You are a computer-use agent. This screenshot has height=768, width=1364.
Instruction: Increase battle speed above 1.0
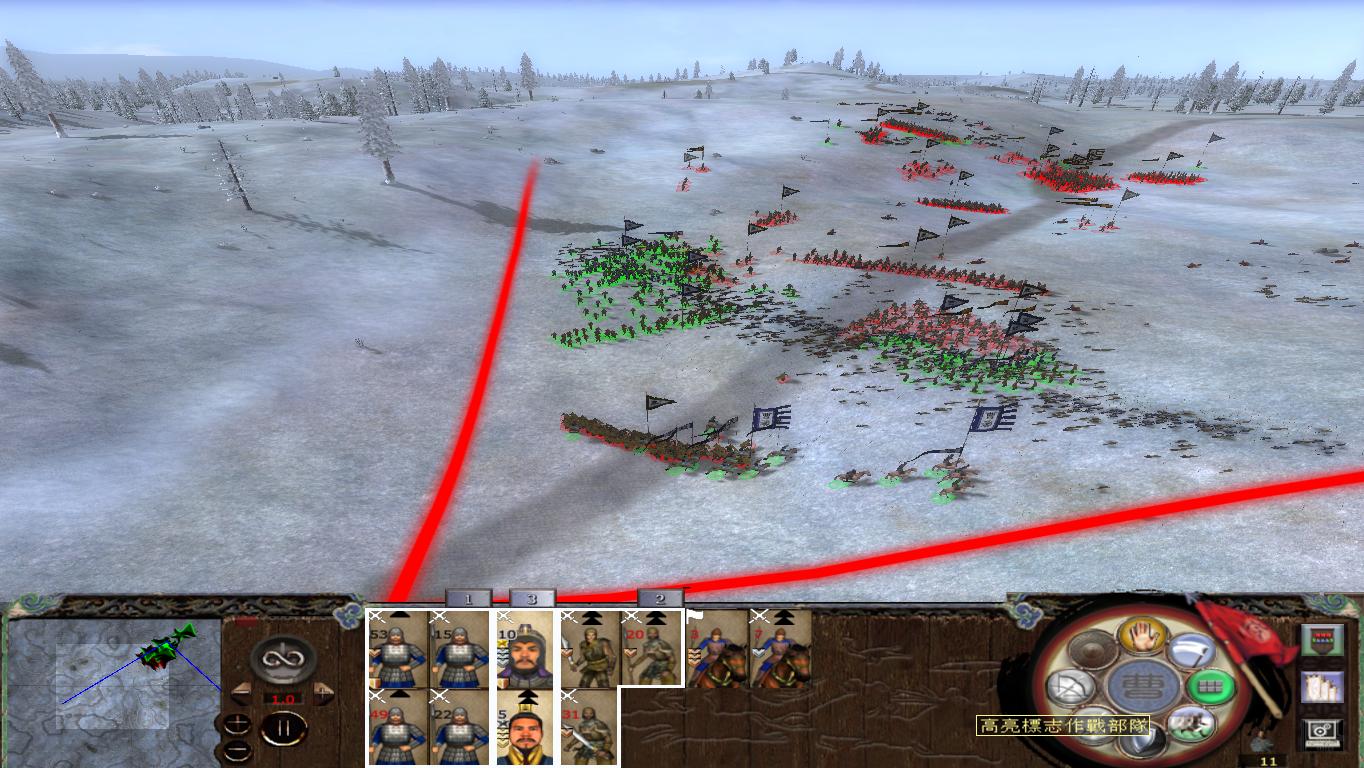(324, 692)
